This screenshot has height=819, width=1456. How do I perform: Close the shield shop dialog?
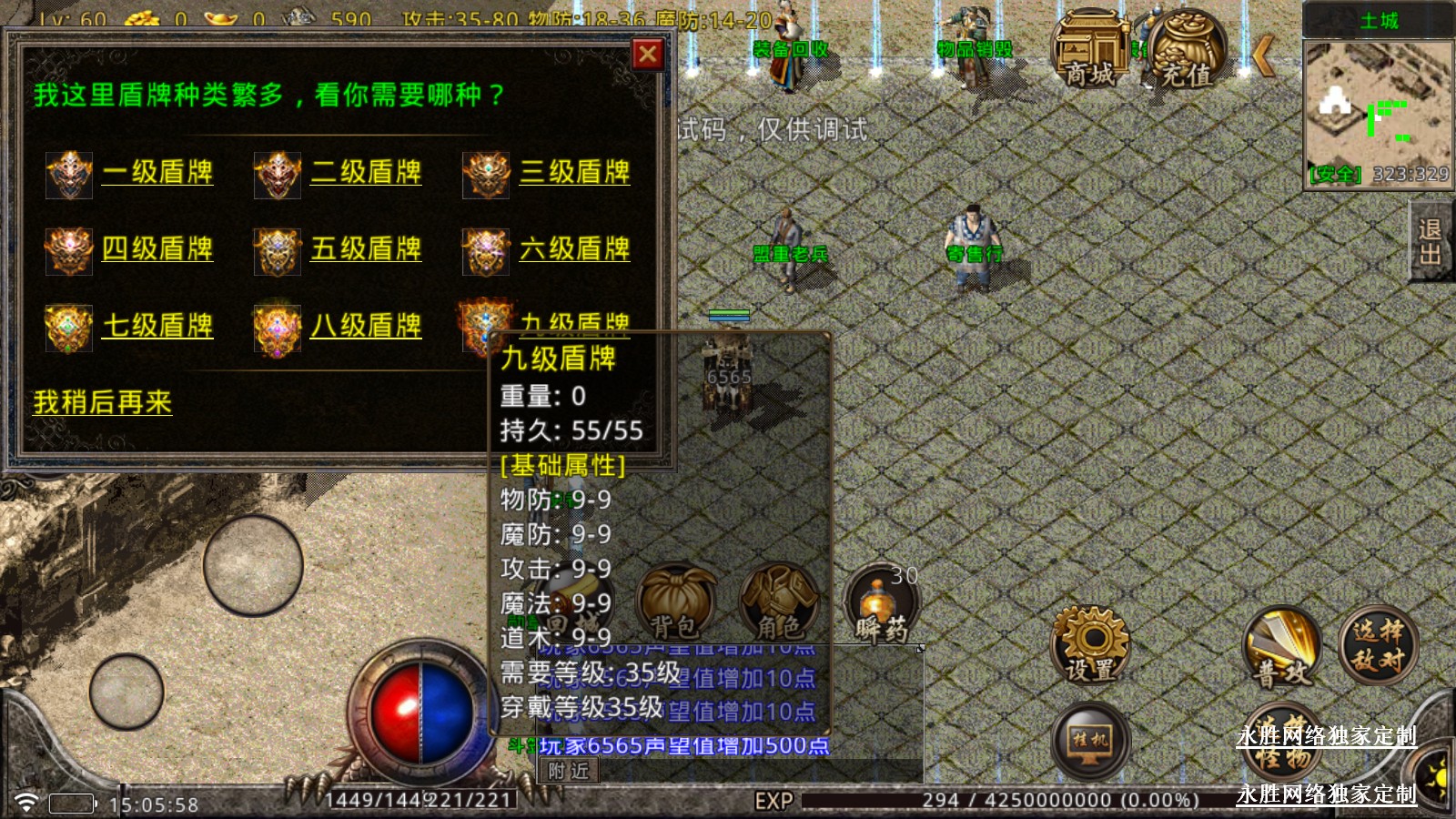click(647, 55)
